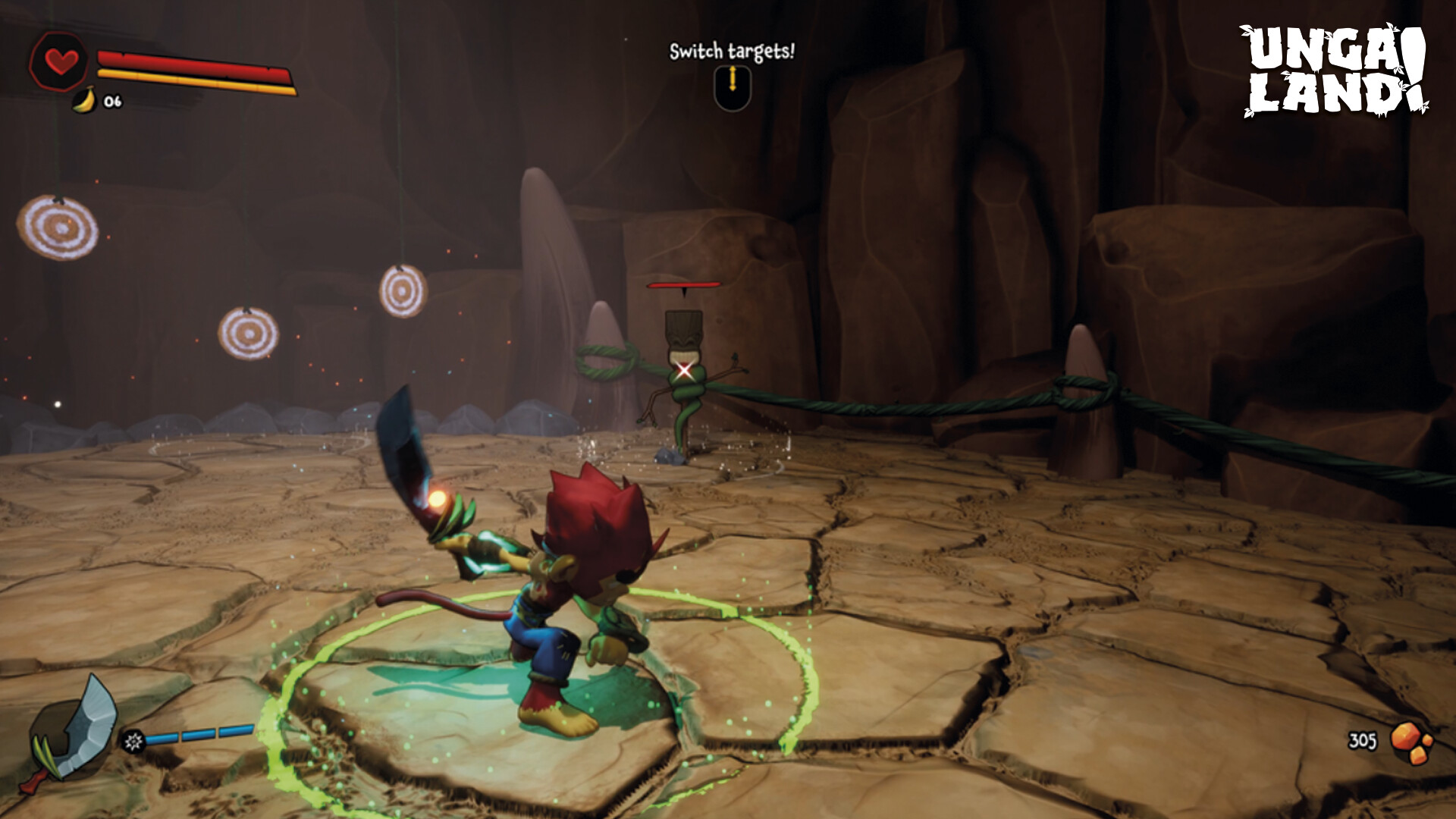
Task: Click the middle hanging bullseye target
Action: tap(250, 334)
